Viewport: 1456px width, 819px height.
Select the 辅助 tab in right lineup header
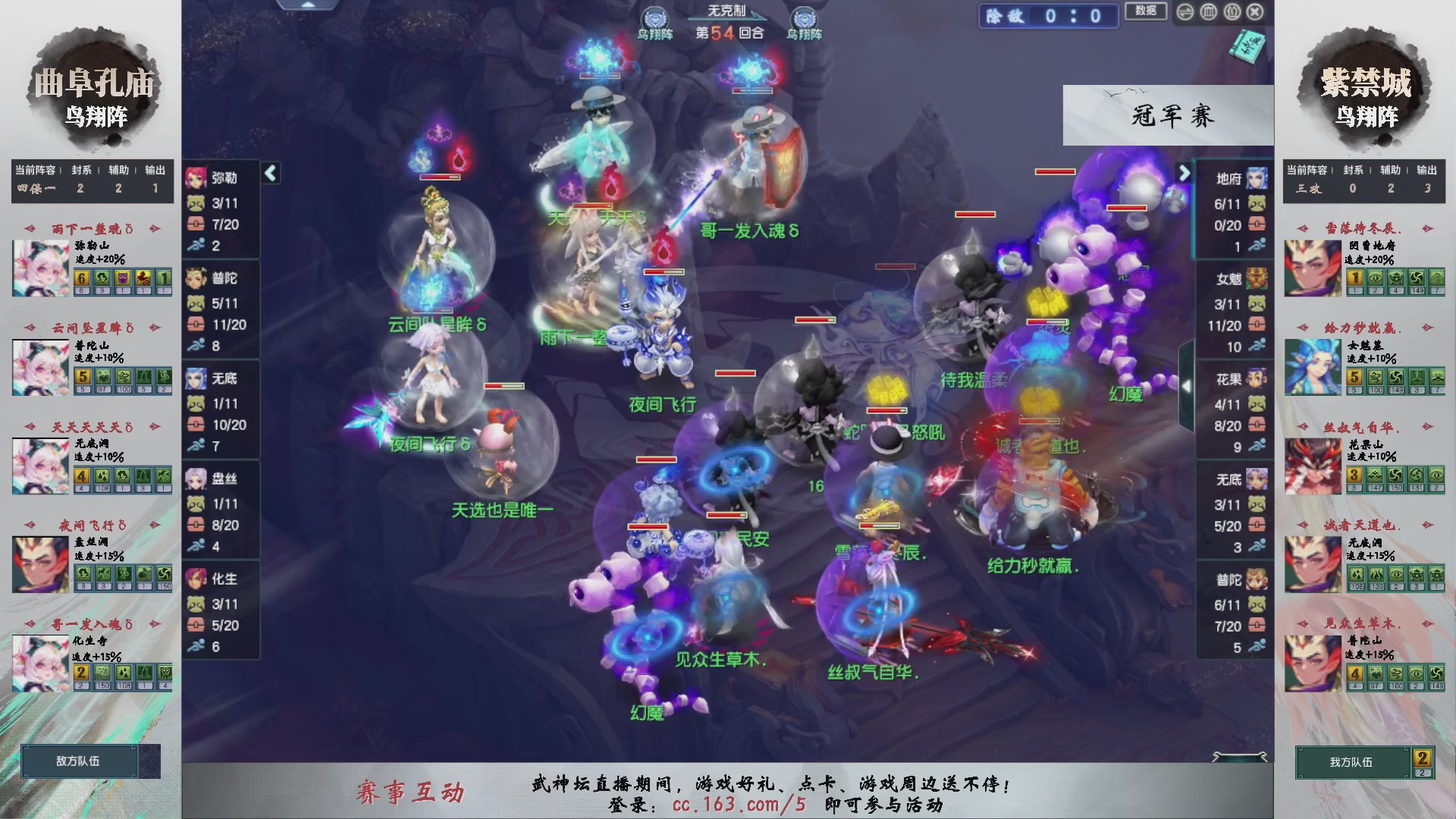click(1389, 171)
